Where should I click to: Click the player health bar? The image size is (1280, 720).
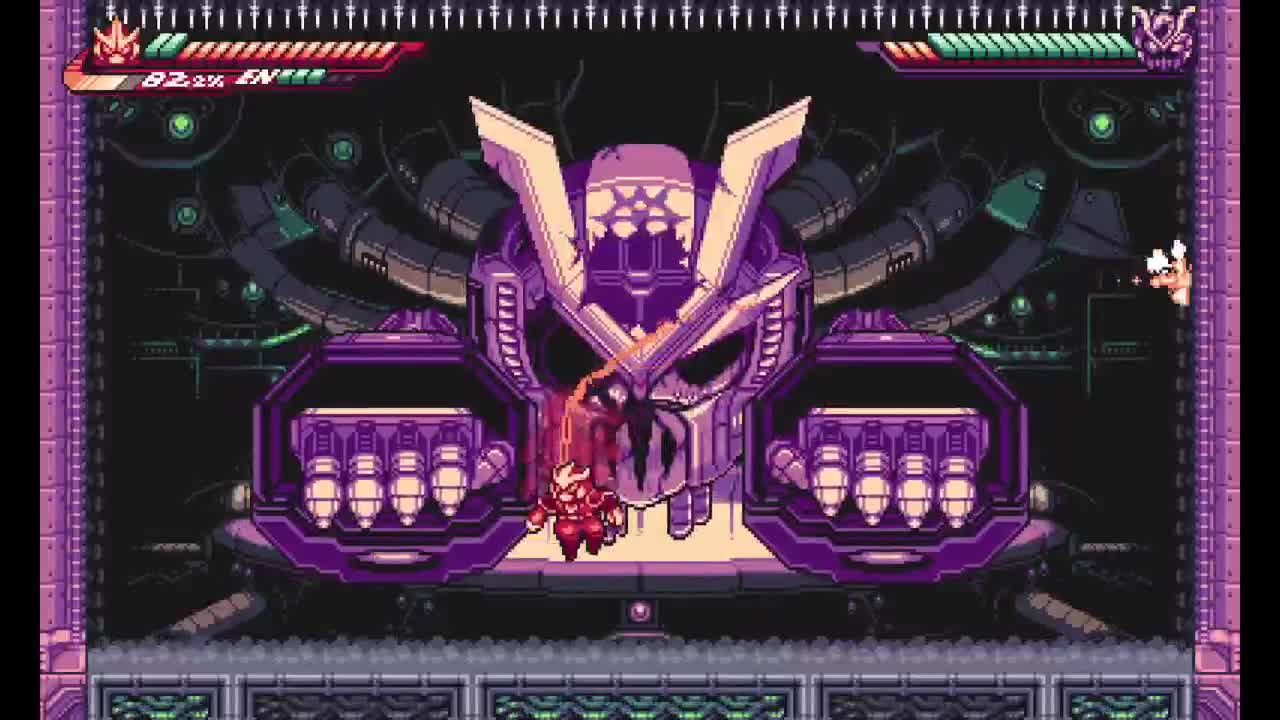pos(280,45)
